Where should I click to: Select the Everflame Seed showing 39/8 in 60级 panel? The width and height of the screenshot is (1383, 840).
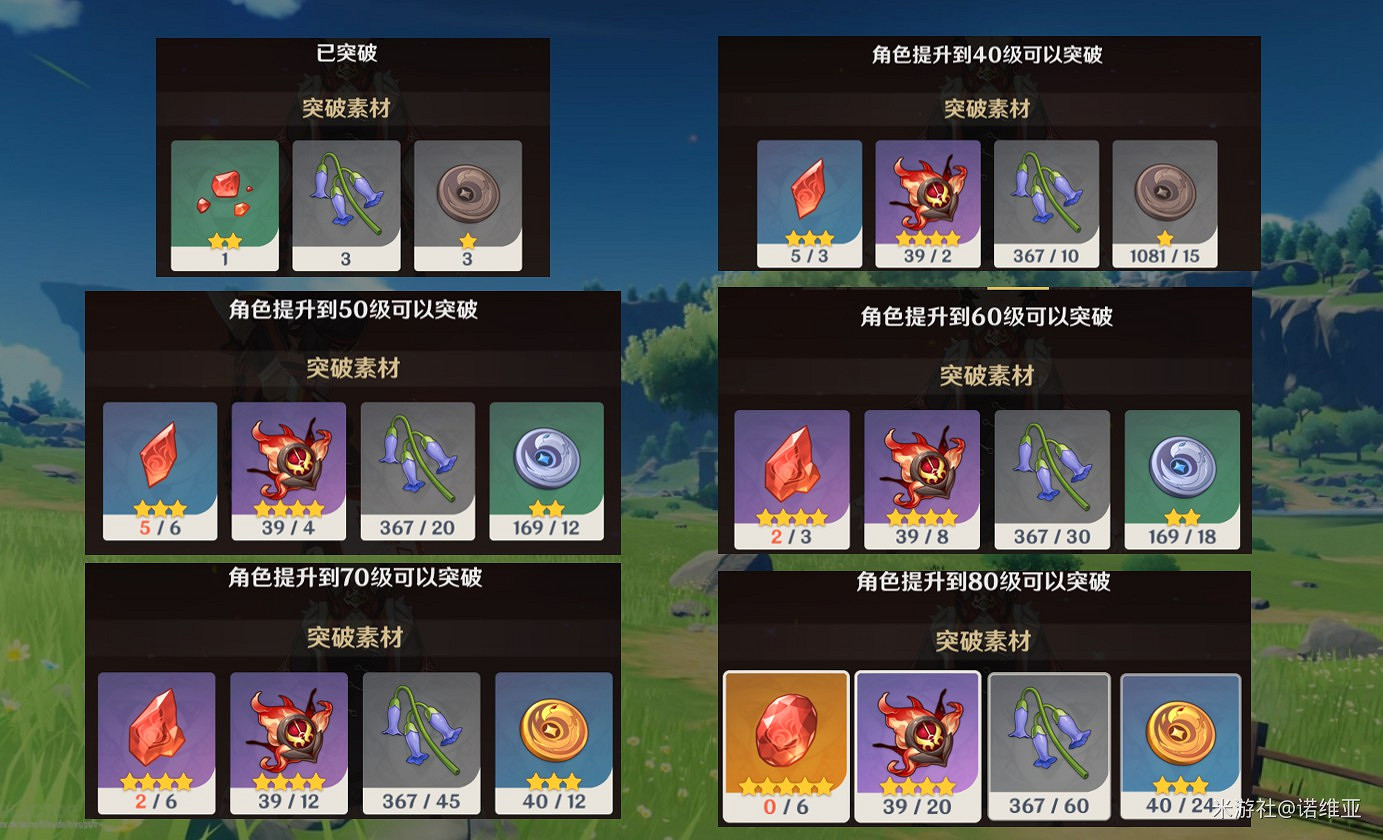[x=921, y=470]
